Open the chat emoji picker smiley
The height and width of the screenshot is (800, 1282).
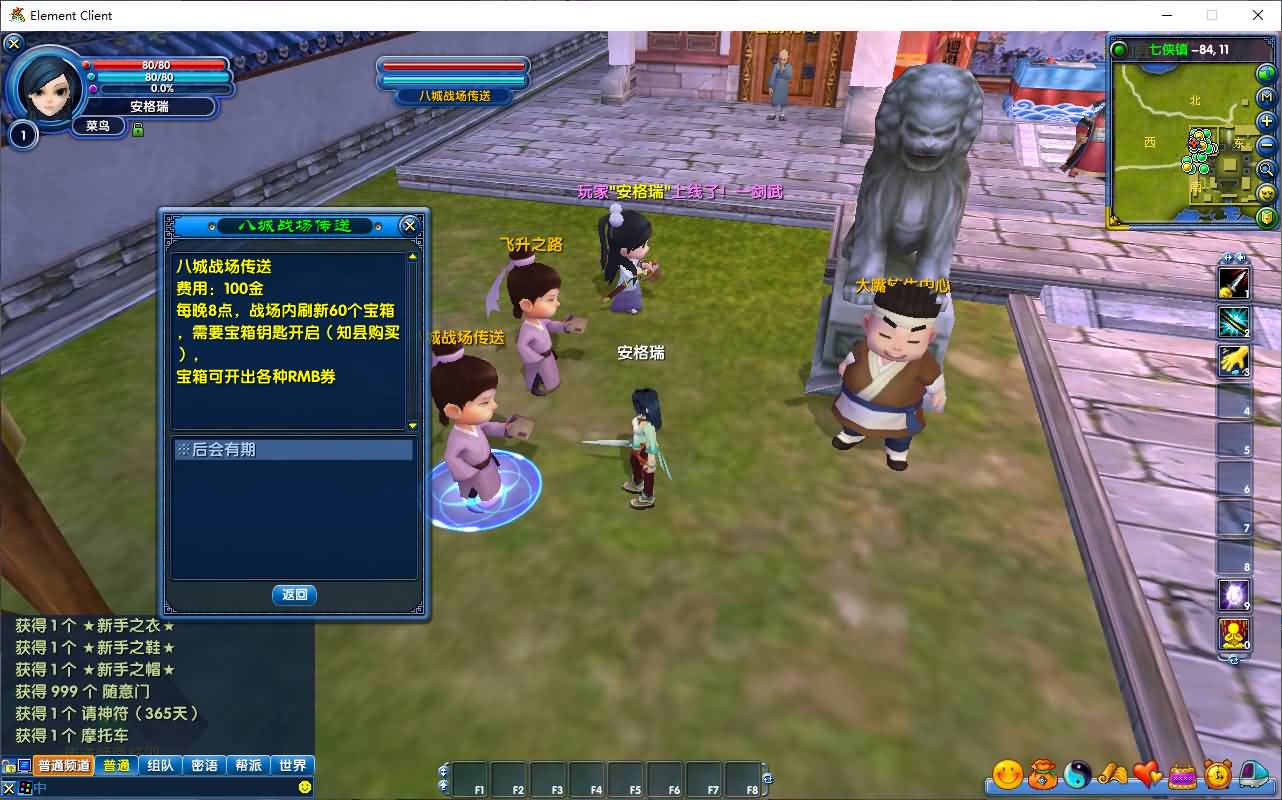(304, 787)
